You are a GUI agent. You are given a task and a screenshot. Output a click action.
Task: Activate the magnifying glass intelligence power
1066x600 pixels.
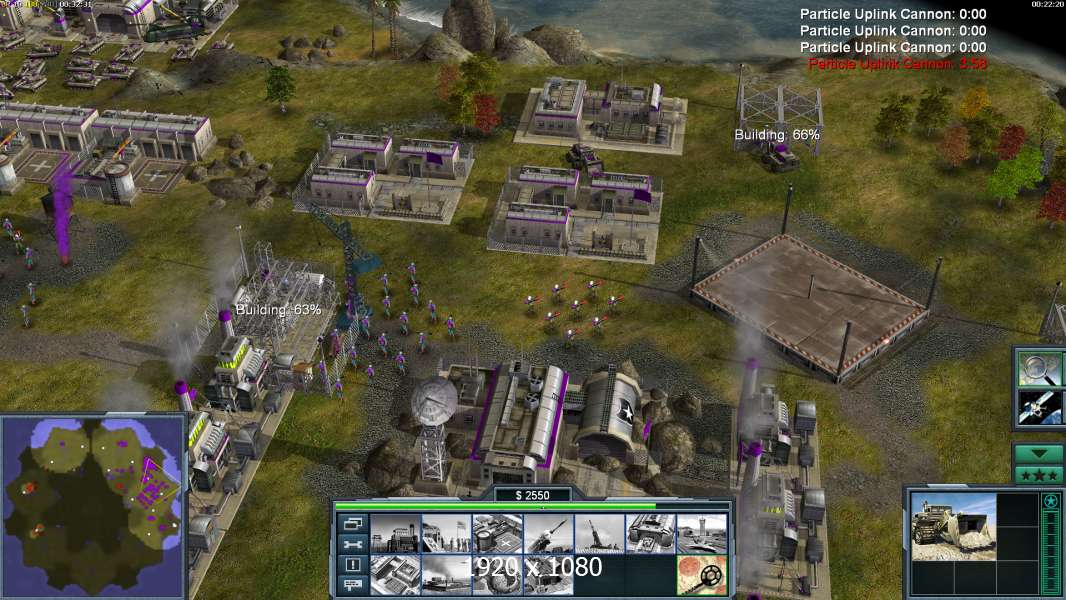1039,368
